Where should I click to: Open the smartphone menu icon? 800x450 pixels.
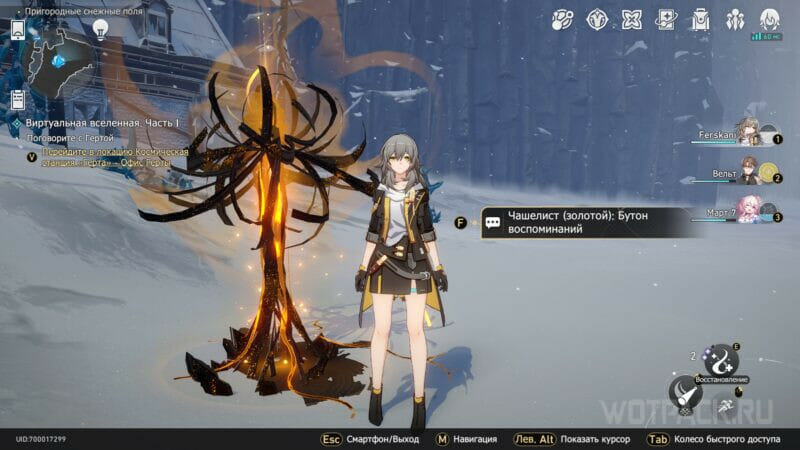coord(17,31)
